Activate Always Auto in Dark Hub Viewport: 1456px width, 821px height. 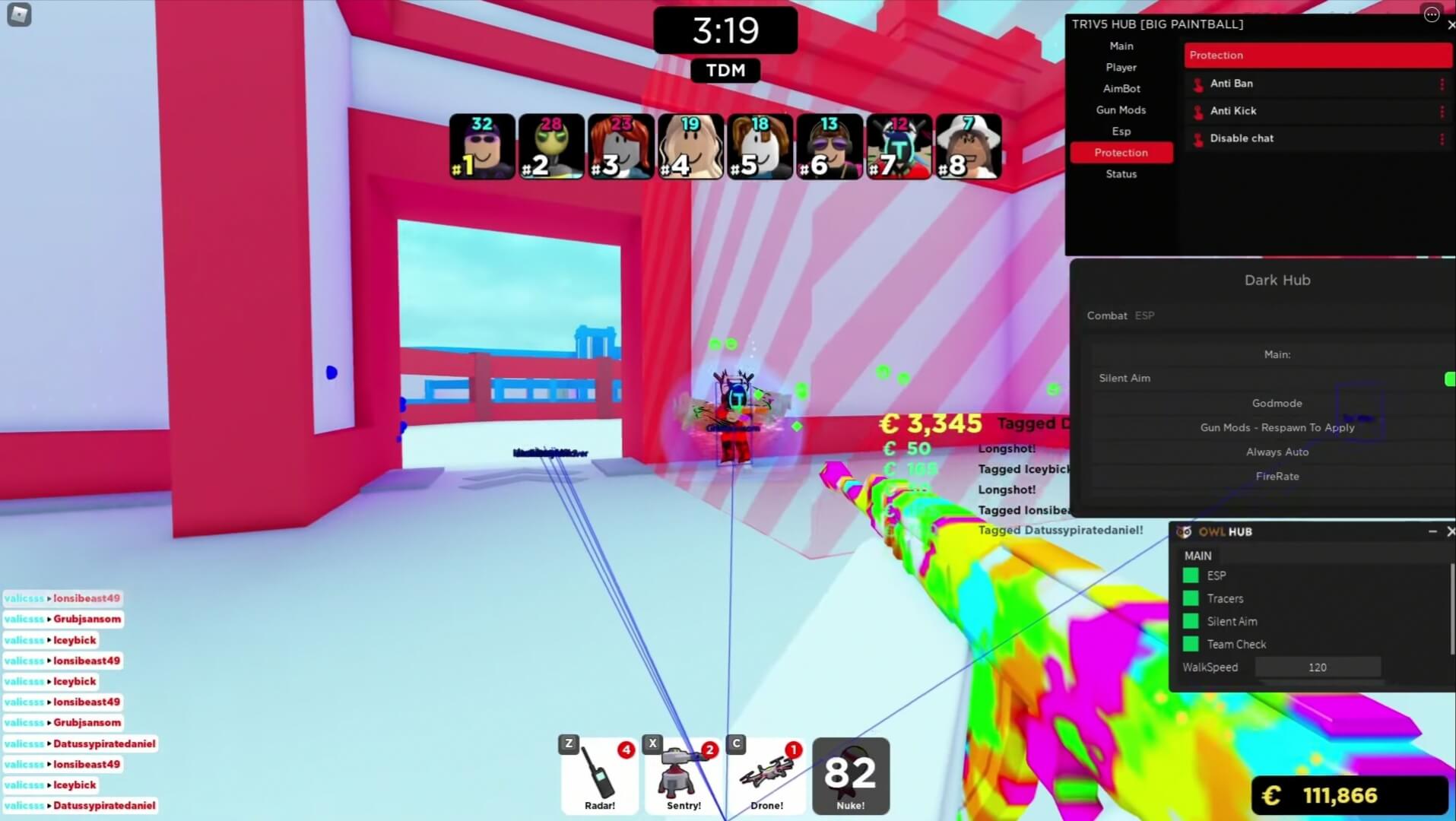(x=1277, y=452)
